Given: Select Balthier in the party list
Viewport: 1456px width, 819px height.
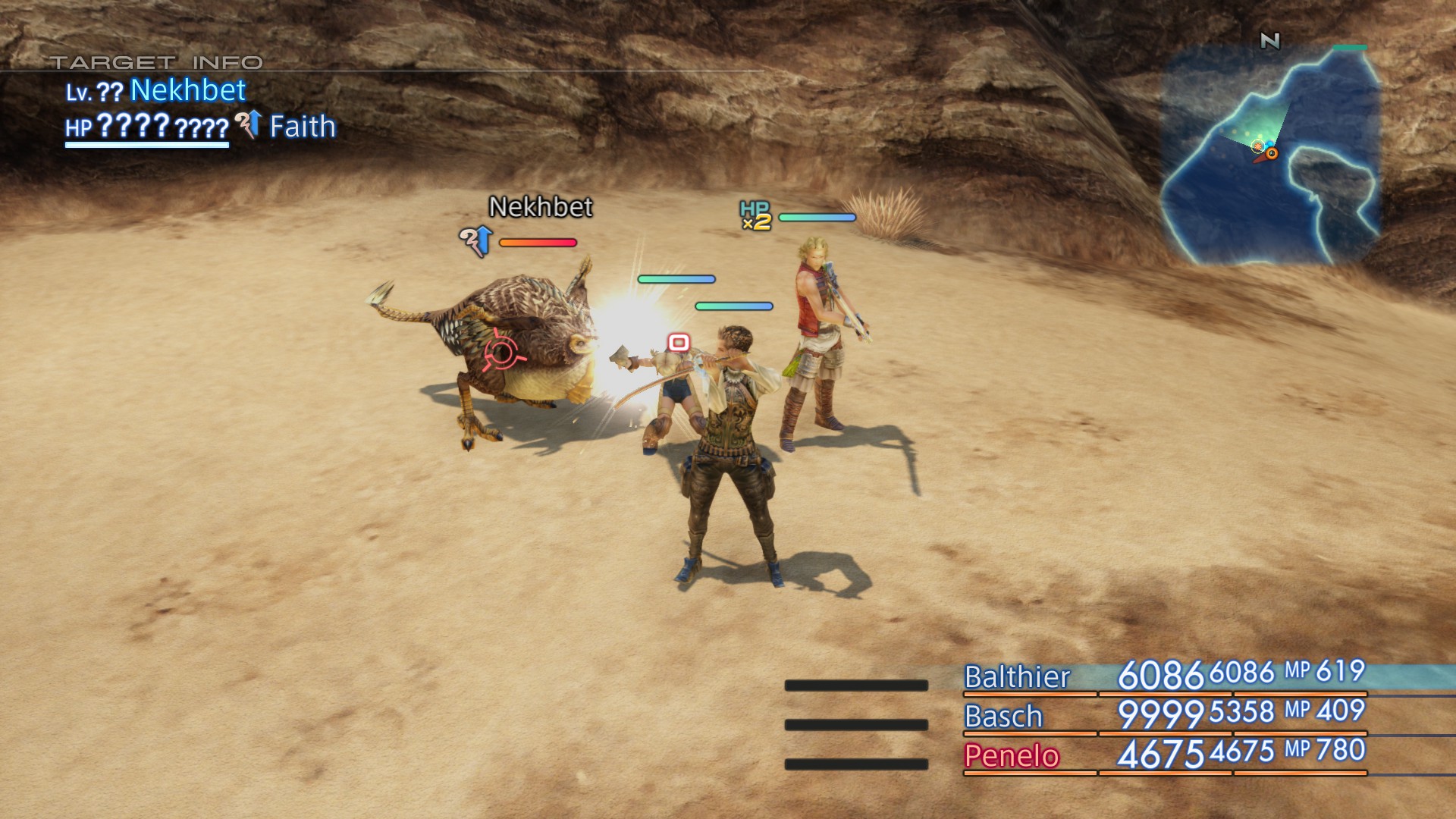Looking at the screenshot, I should point(1016,676).
